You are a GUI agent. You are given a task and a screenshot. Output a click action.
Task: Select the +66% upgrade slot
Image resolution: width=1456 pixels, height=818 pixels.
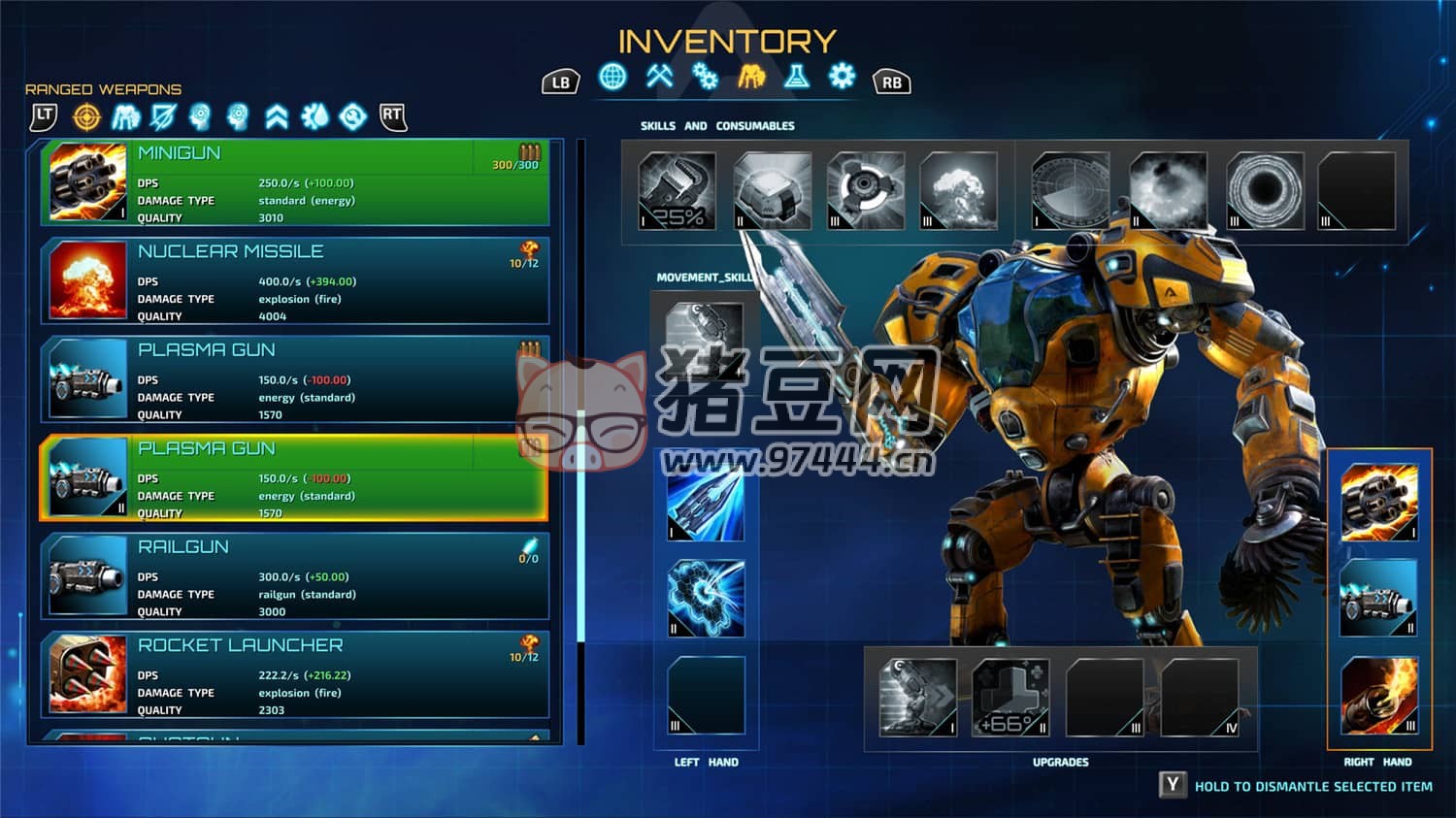coord(1010,697)
